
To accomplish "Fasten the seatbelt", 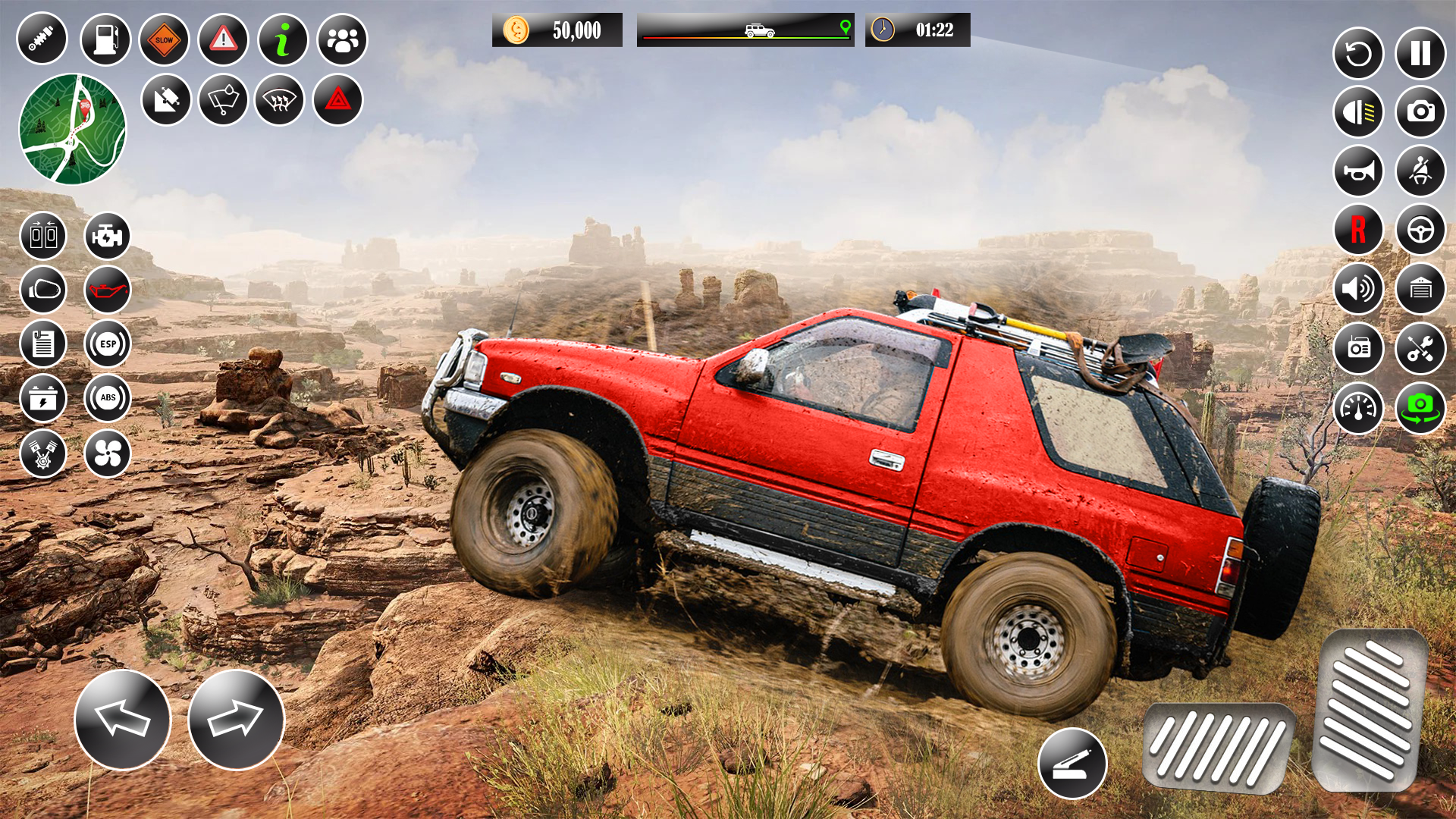I will point(1420,171).
